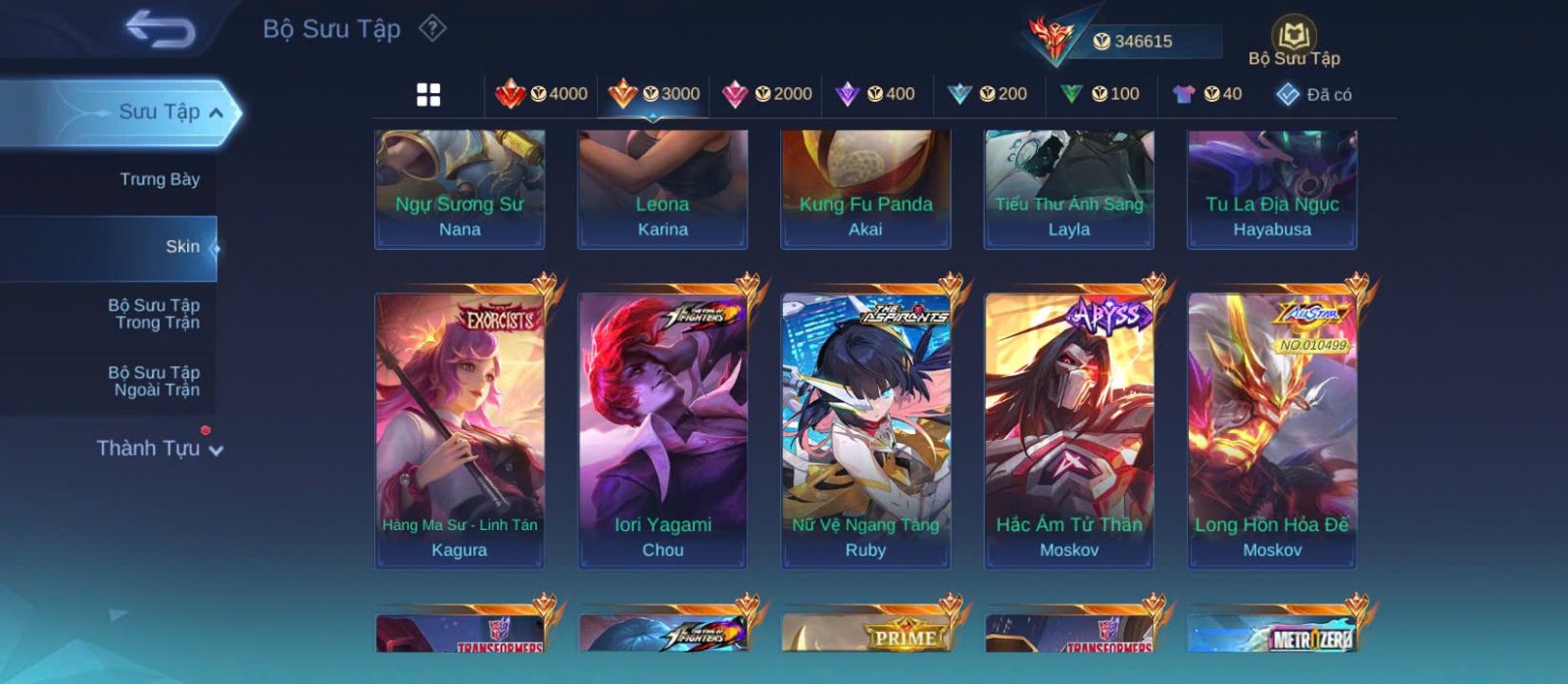Show all skins with grid filter

point(428,95)
